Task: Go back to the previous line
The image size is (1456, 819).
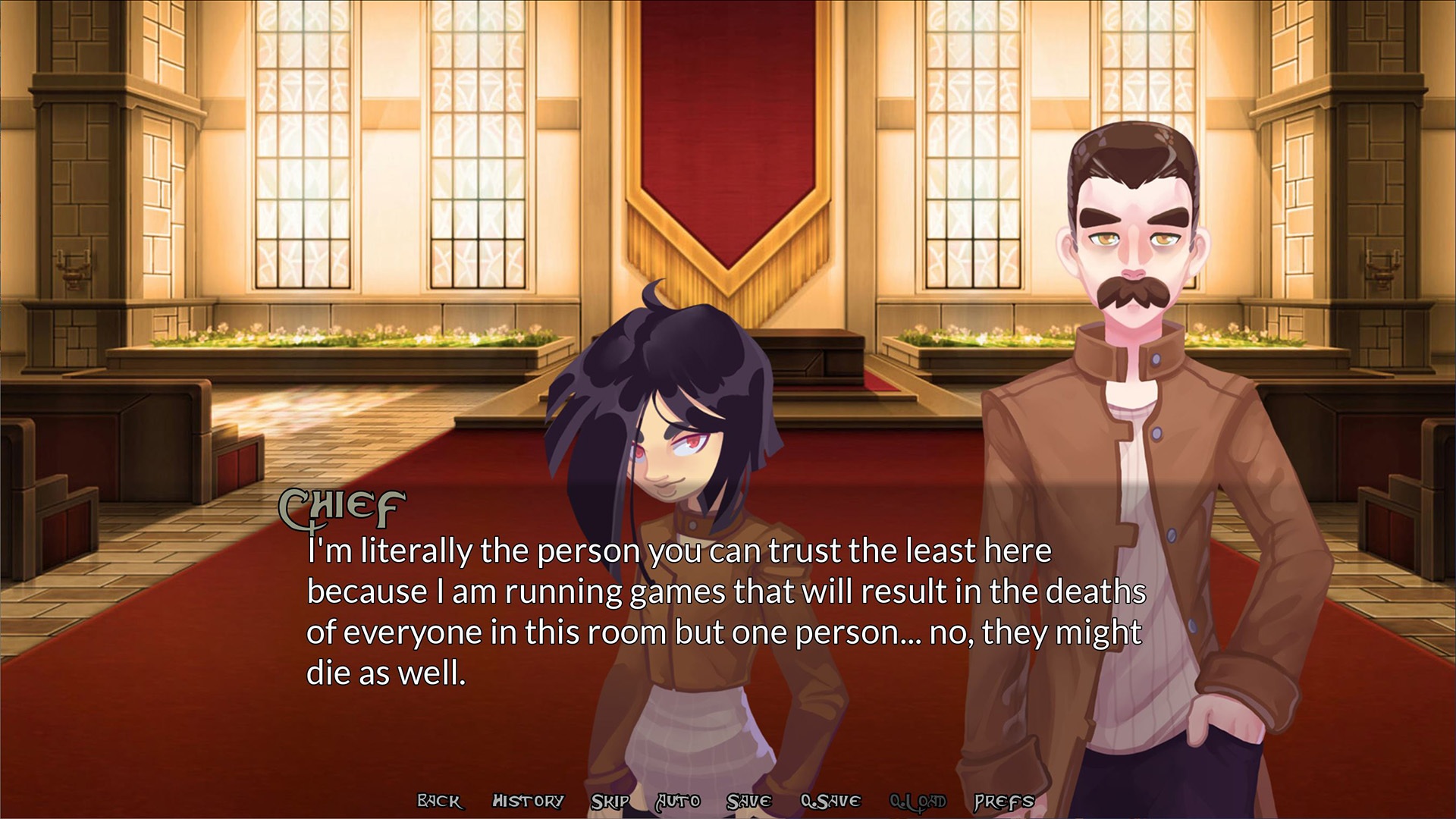Action: coord(439,801)
